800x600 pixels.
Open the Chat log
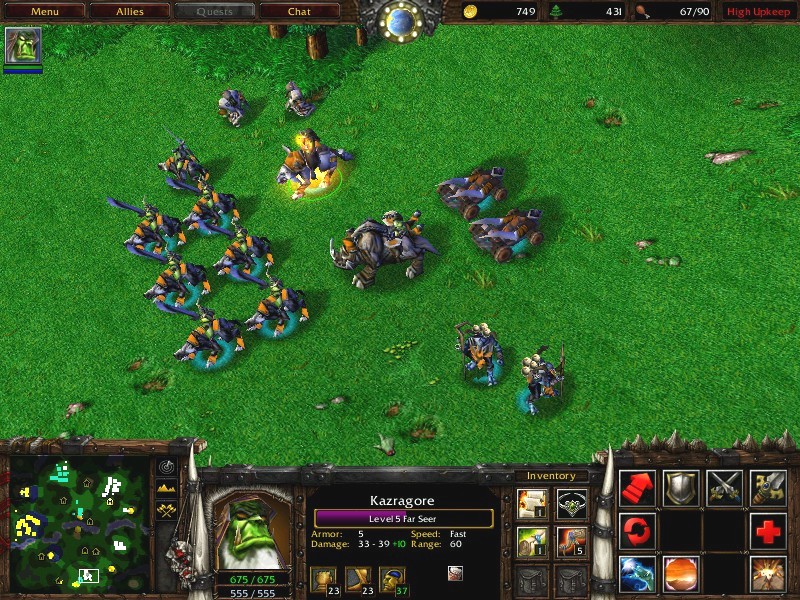click(x=299, y=12)
